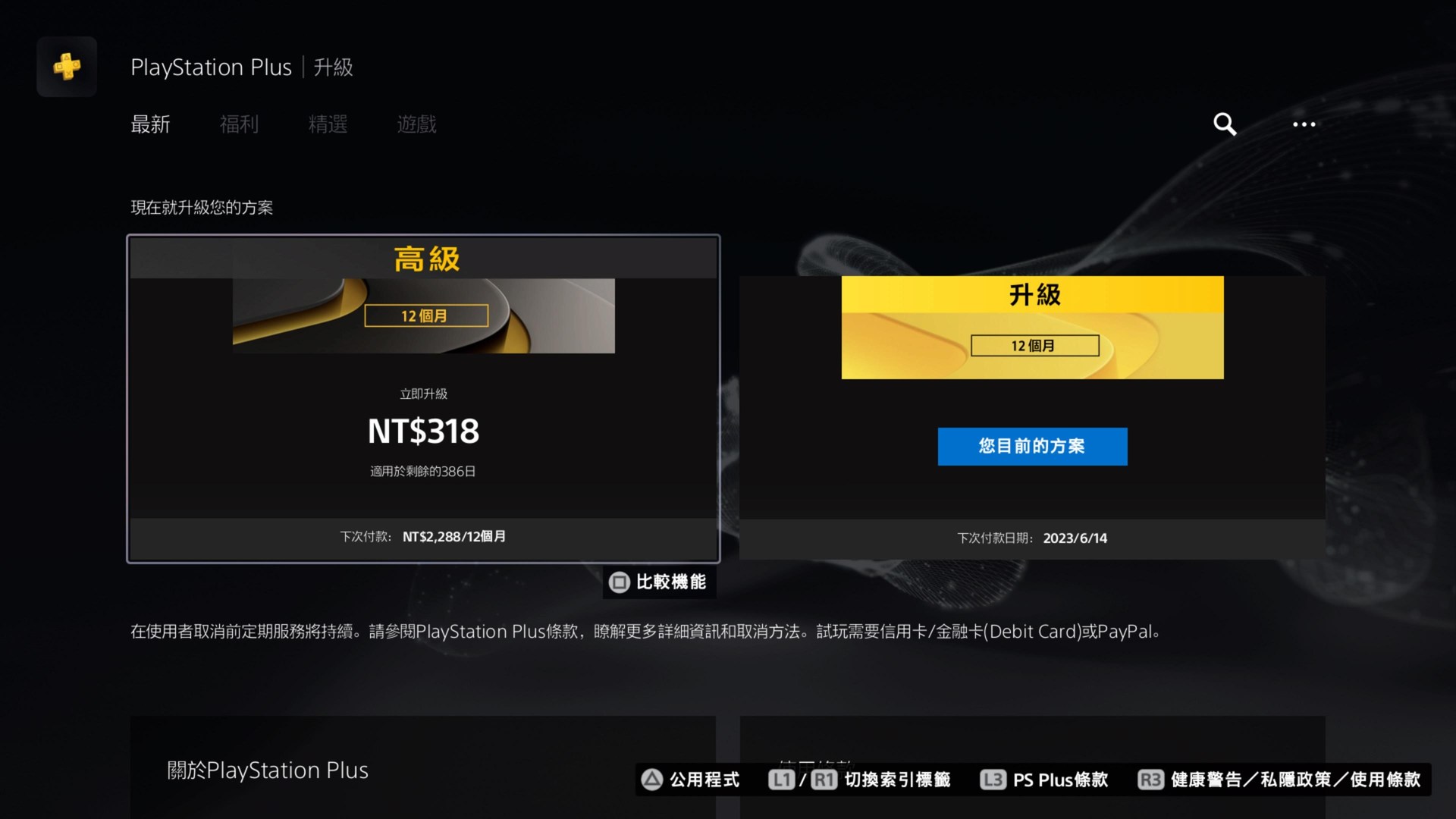Screen dimensions: 1456x819
Task: Click the R1 button icon for 切換索引標籤
Action: pyautogui.click(x=825, y=780)
